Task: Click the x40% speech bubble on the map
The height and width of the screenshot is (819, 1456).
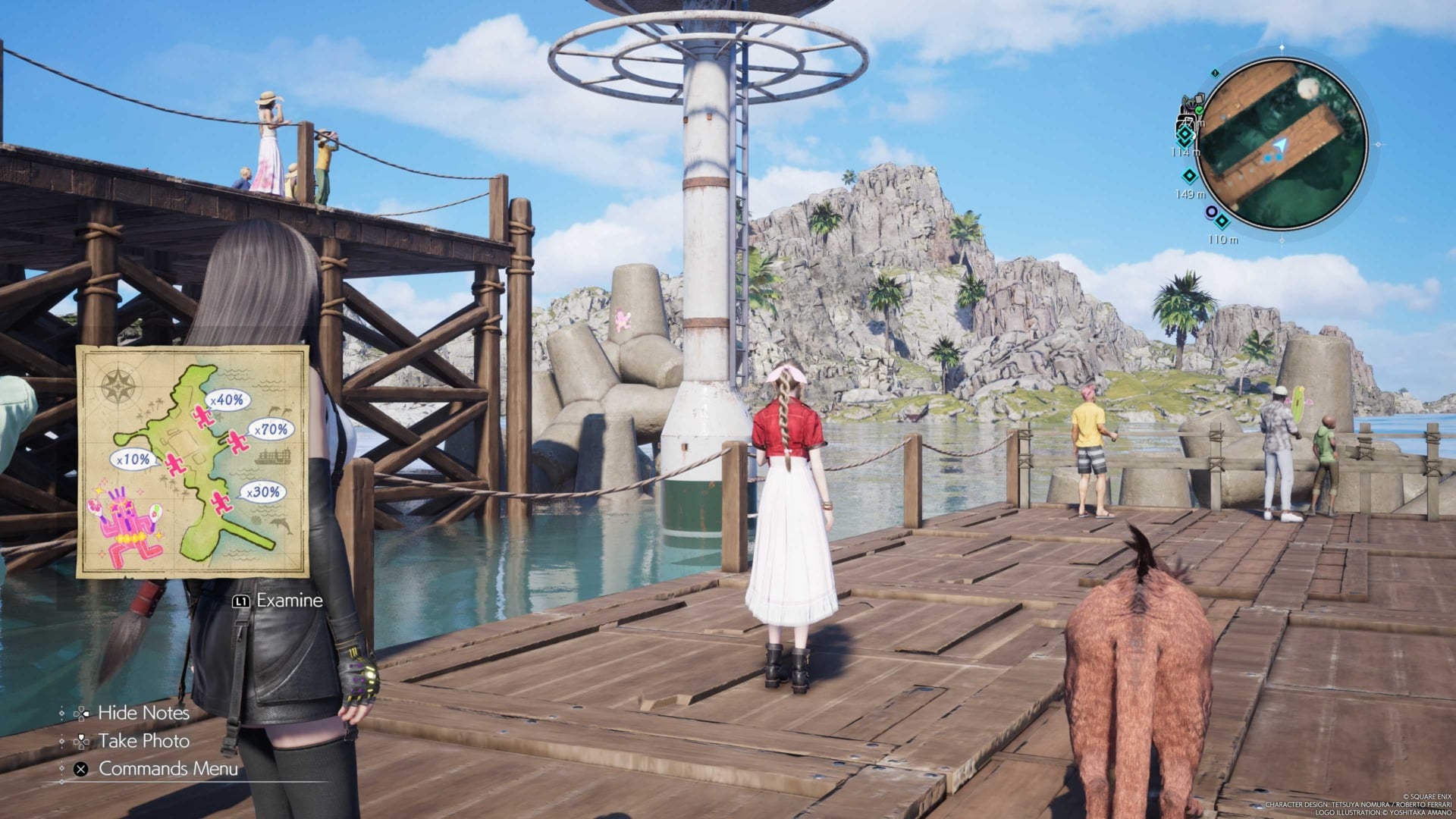Action: click(x=227, y=399)
